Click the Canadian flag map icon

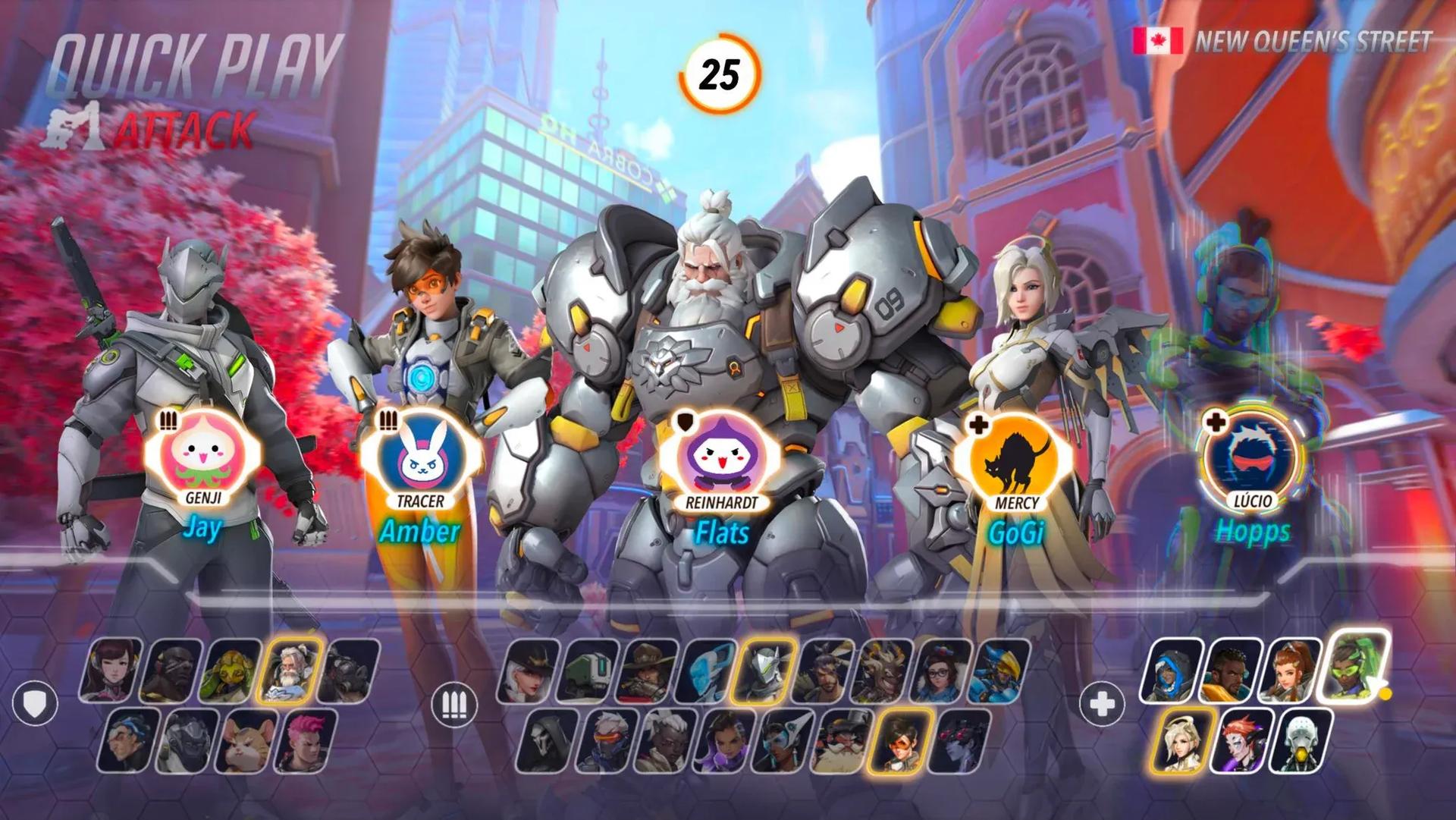click(1158, 40)
